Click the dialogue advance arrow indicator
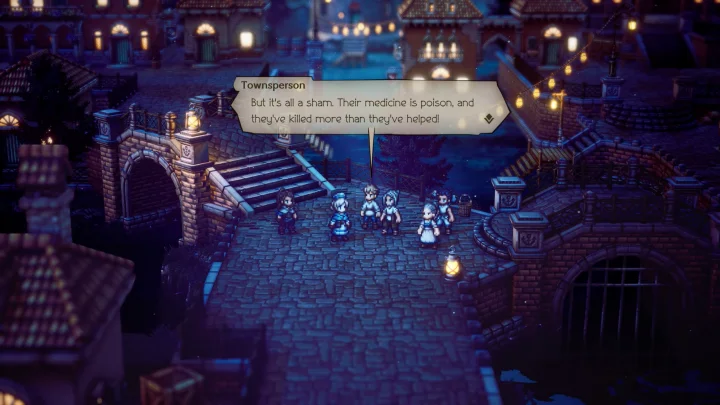Viewport: 720px width, 405px height. click(488, 118)
